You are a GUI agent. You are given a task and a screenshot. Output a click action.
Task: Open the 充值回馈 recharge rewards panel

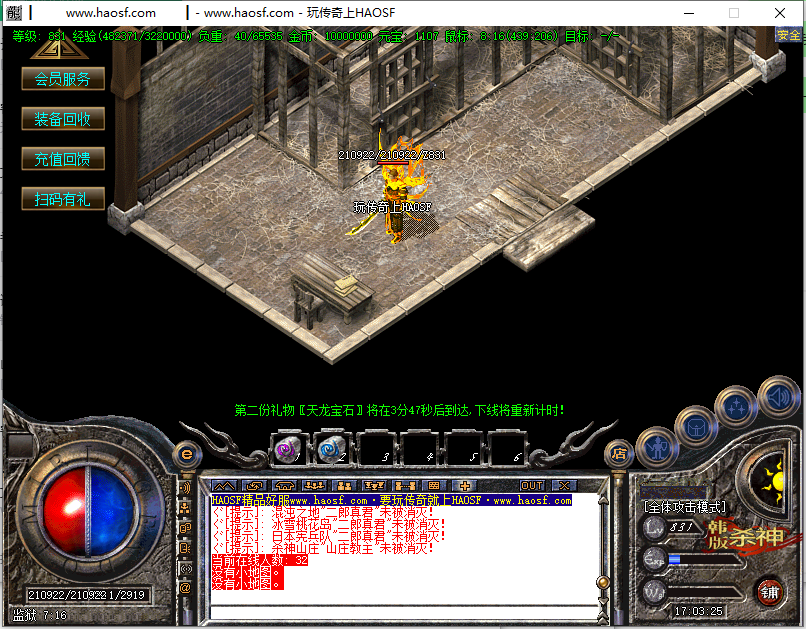63,159
